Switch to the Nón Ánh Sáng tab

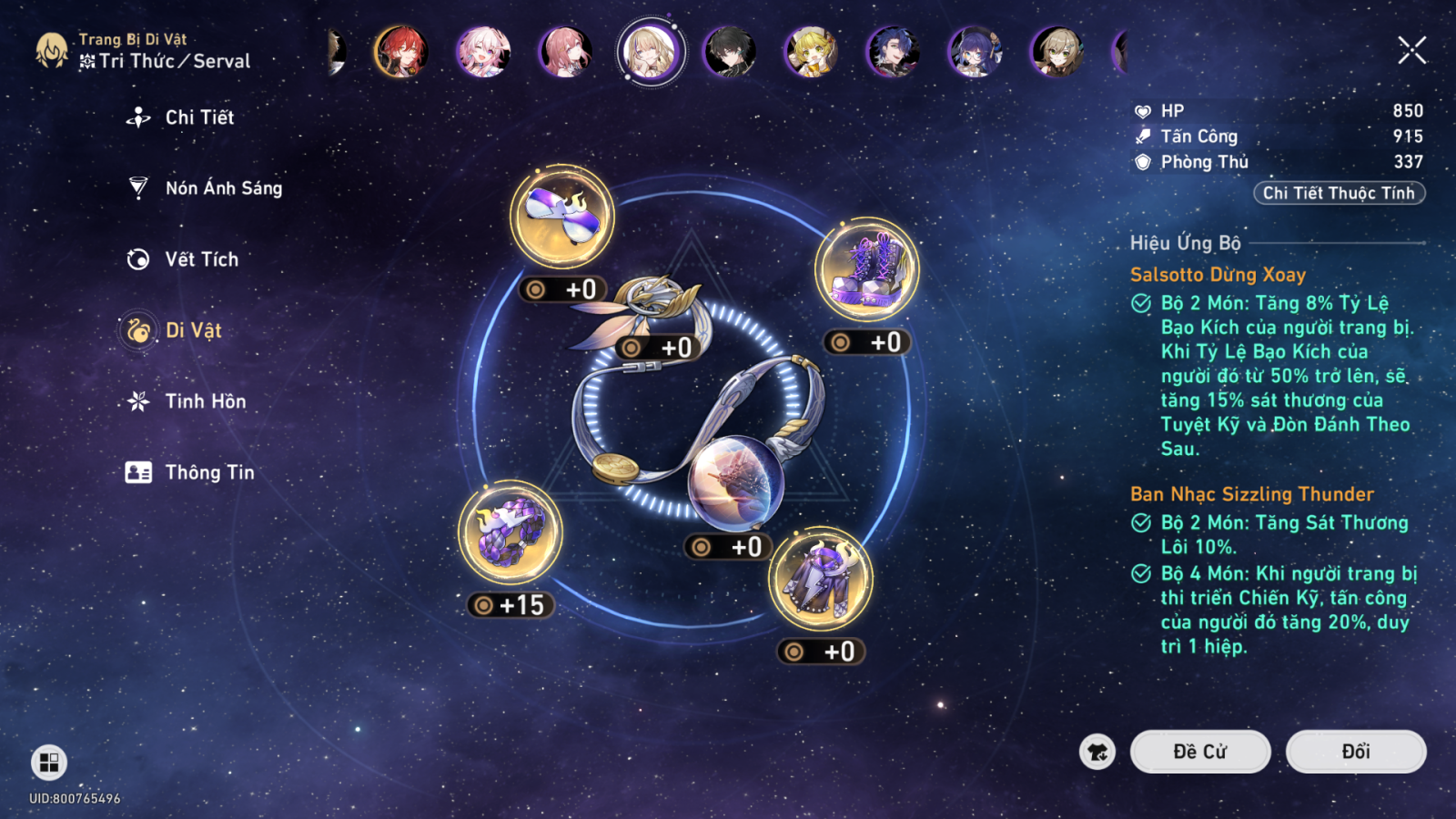coord(223,188)
